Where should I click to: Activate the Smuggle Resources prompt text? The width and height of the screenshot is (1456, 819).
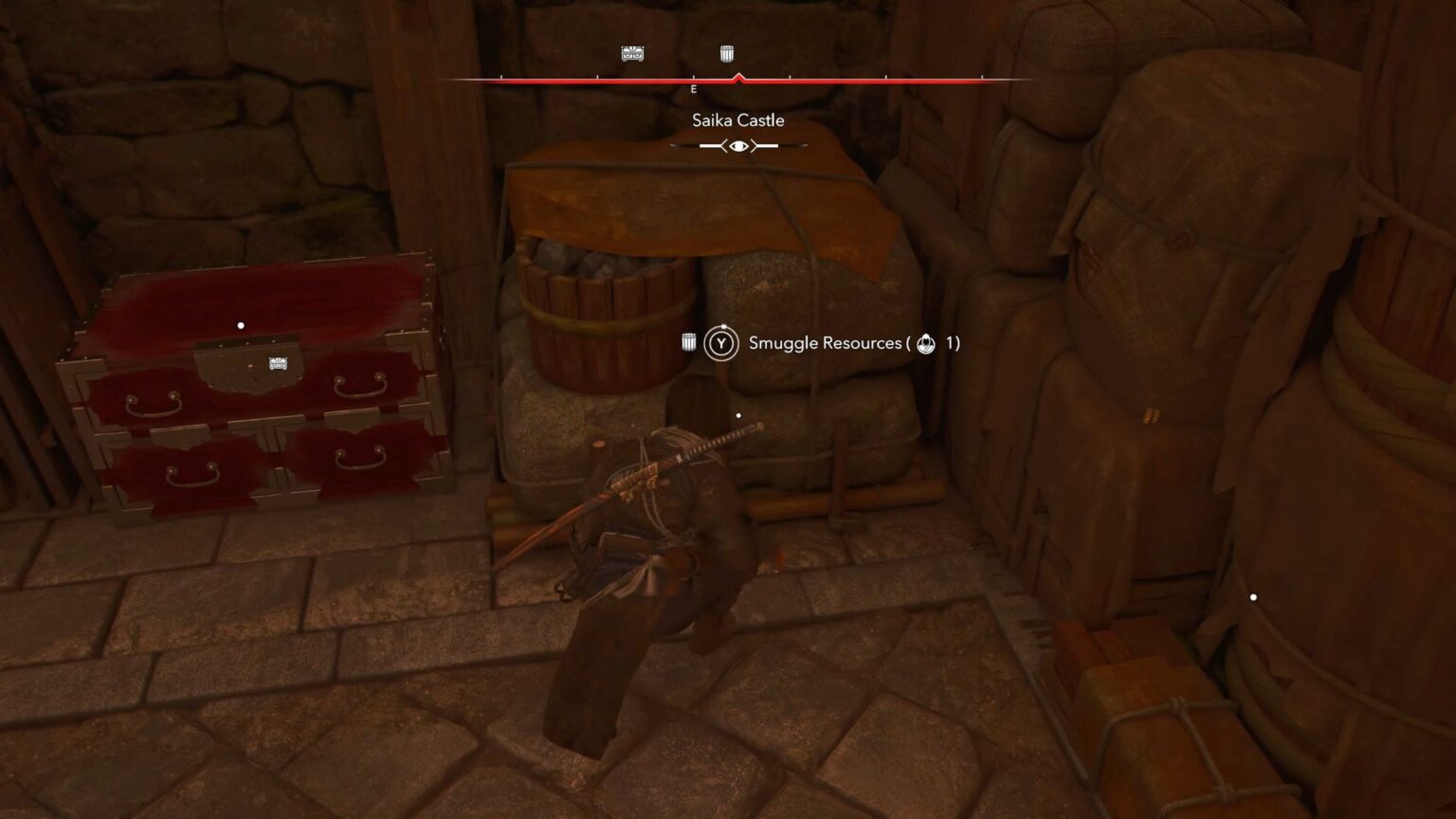(823, 343)
